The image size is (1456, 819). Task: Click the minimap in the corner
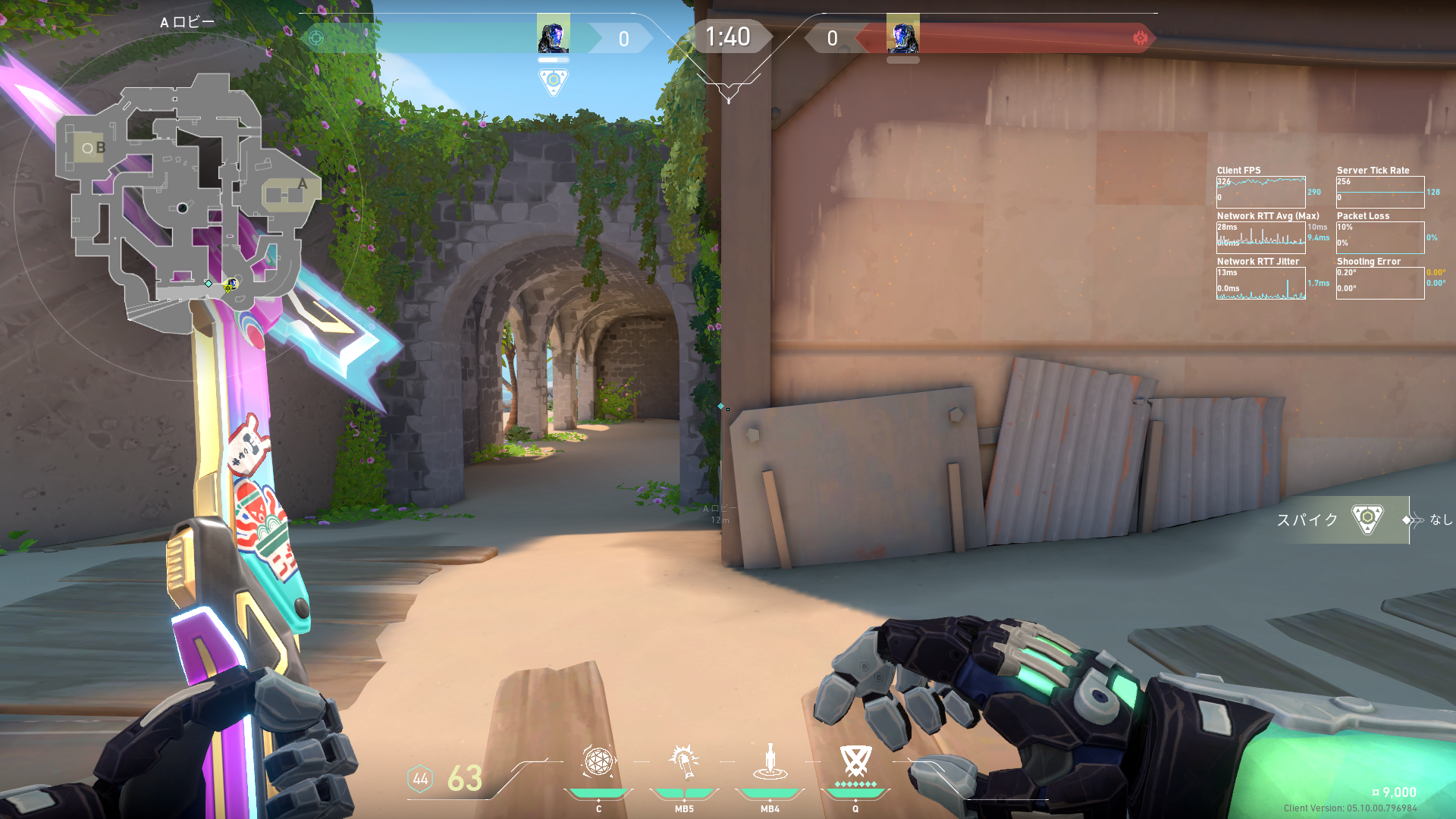point(186,205)
